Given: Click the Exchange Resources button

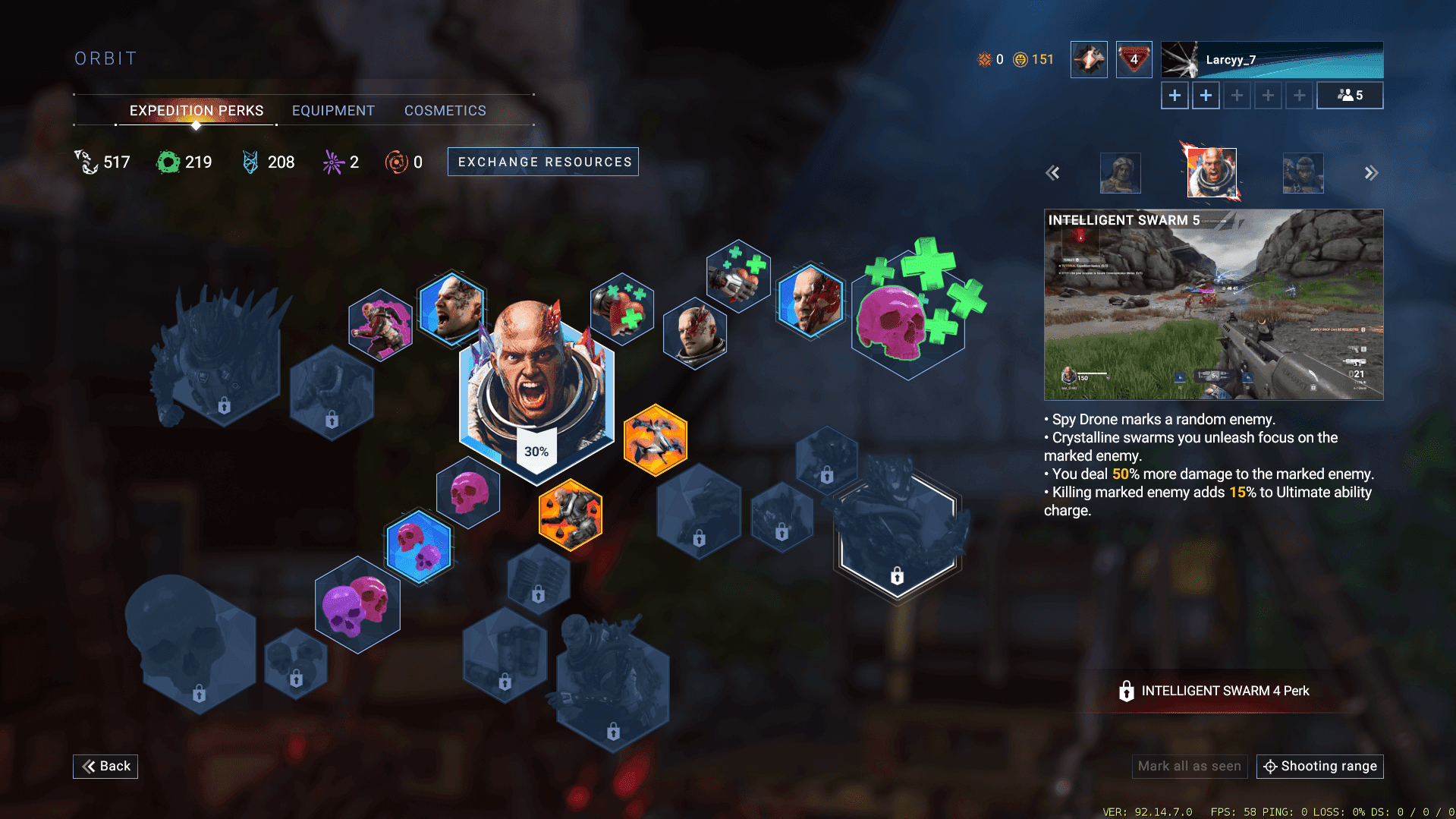Looking at the screenshot, I should coord(543,162).
